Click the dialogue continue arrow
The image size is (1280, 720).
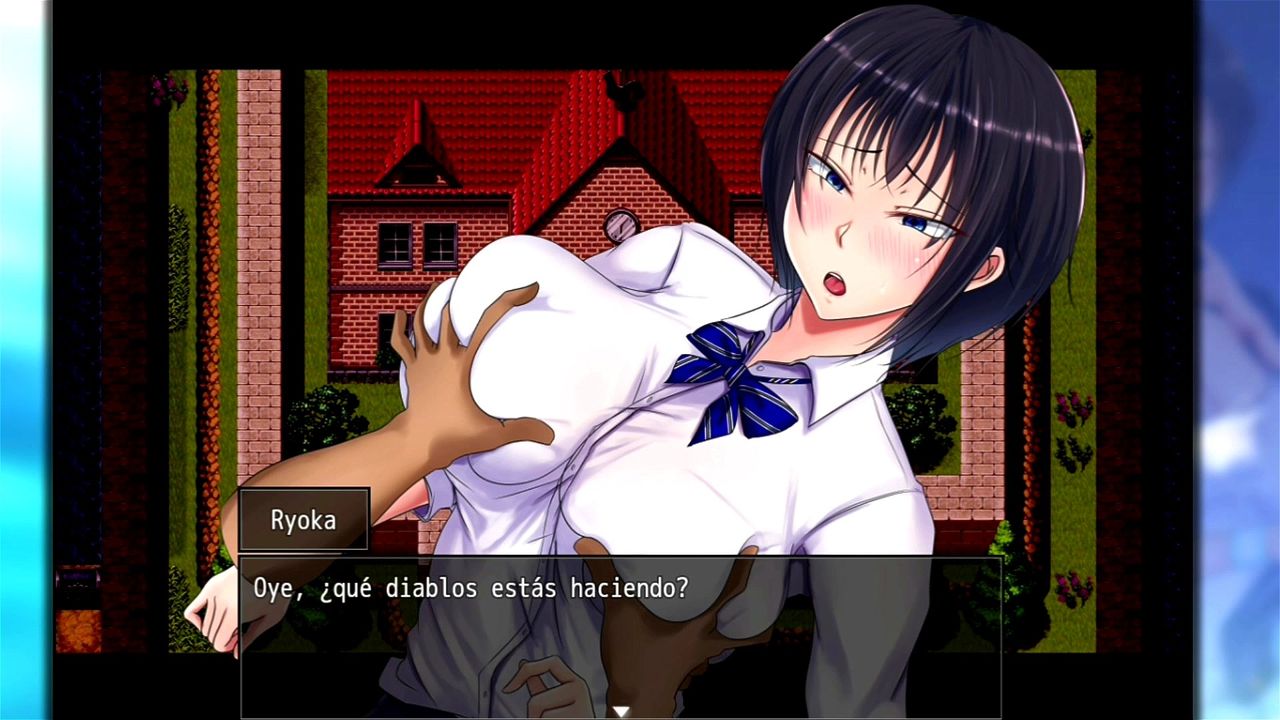click(x=620, y=711)
